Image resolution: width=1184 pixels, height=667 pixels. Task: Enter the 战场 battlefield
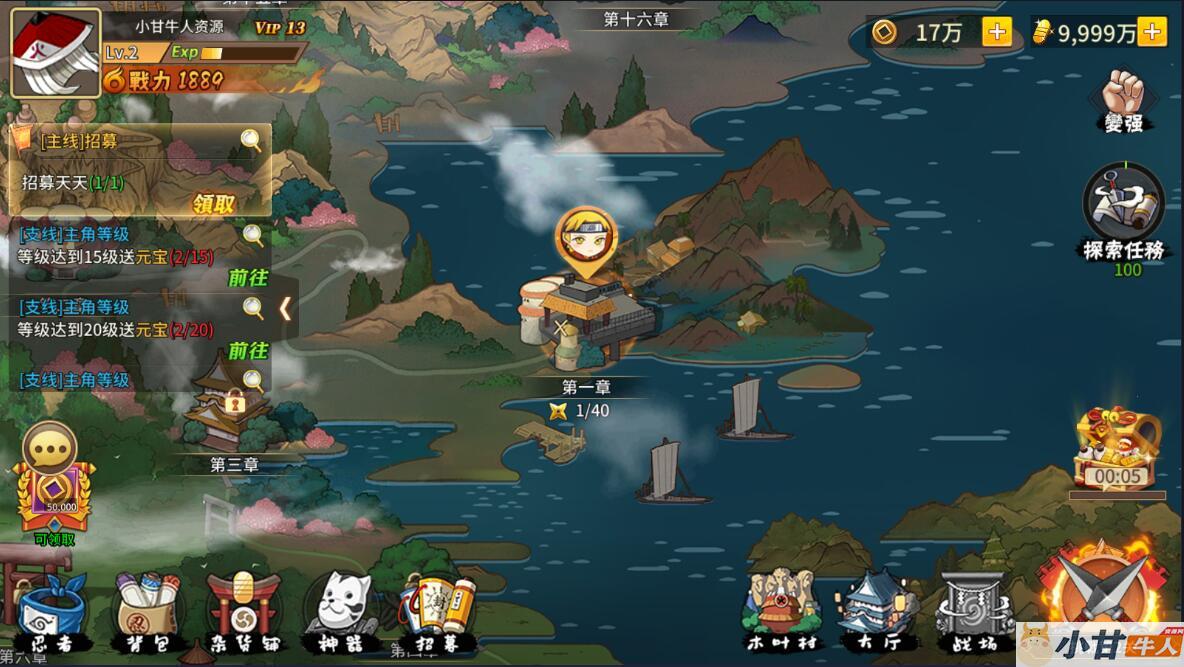pos(974,610)
